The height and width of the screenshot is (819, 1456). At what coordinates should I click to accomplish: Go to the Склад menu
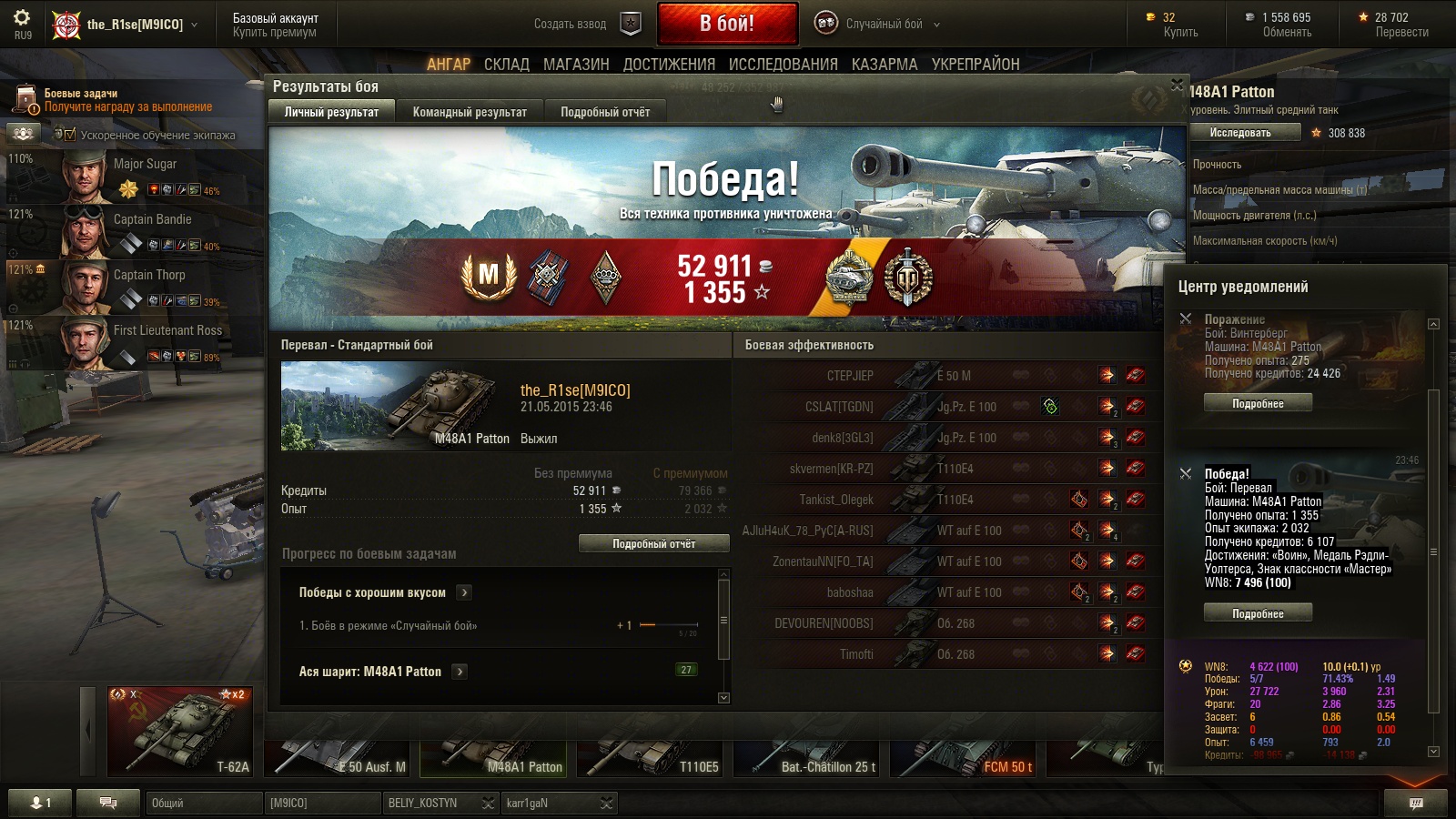click(506, 65)
